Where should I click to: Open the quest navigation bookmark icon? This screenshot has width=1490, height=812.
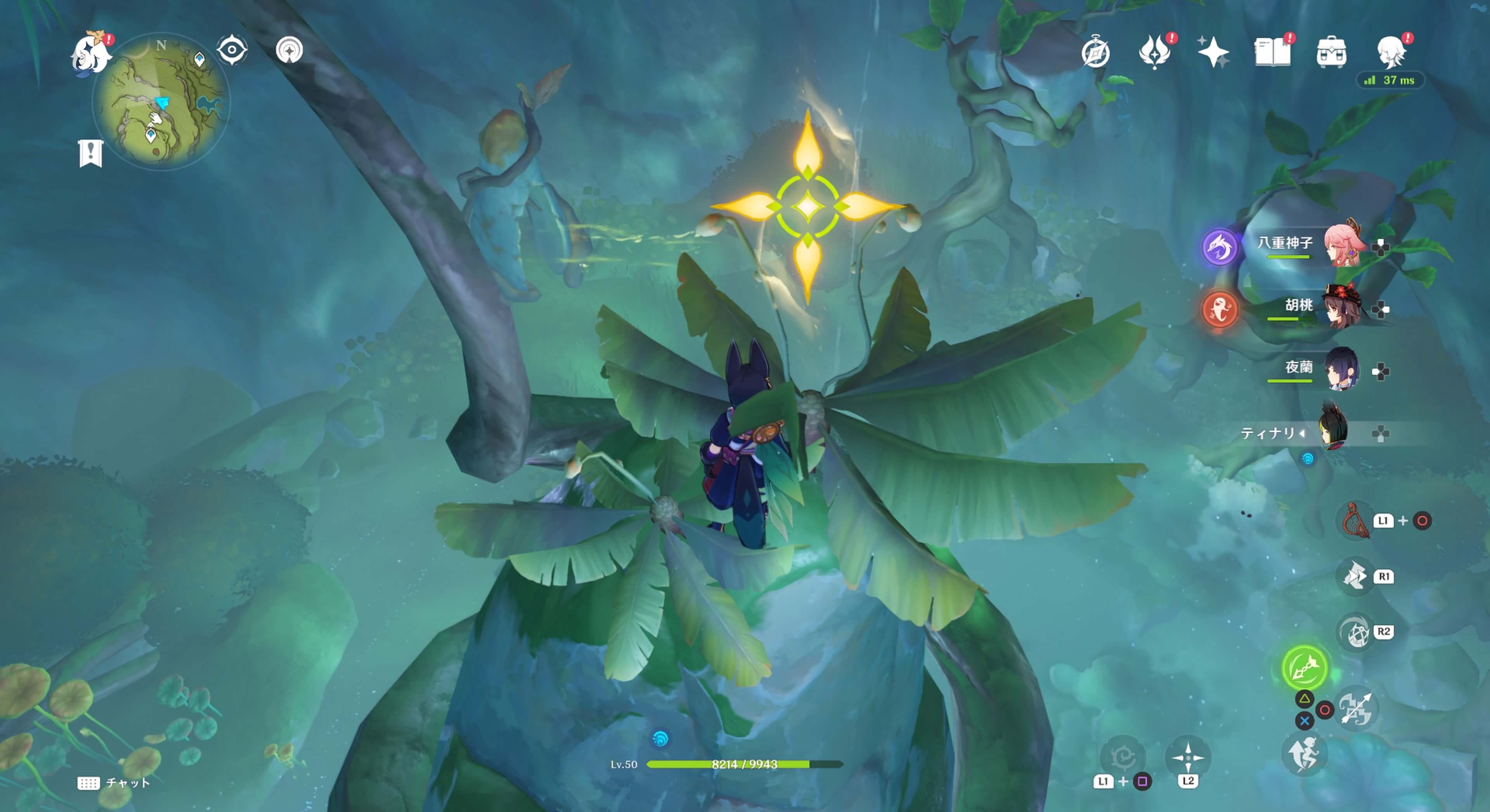pyautogui.click(x=90, y=153)
